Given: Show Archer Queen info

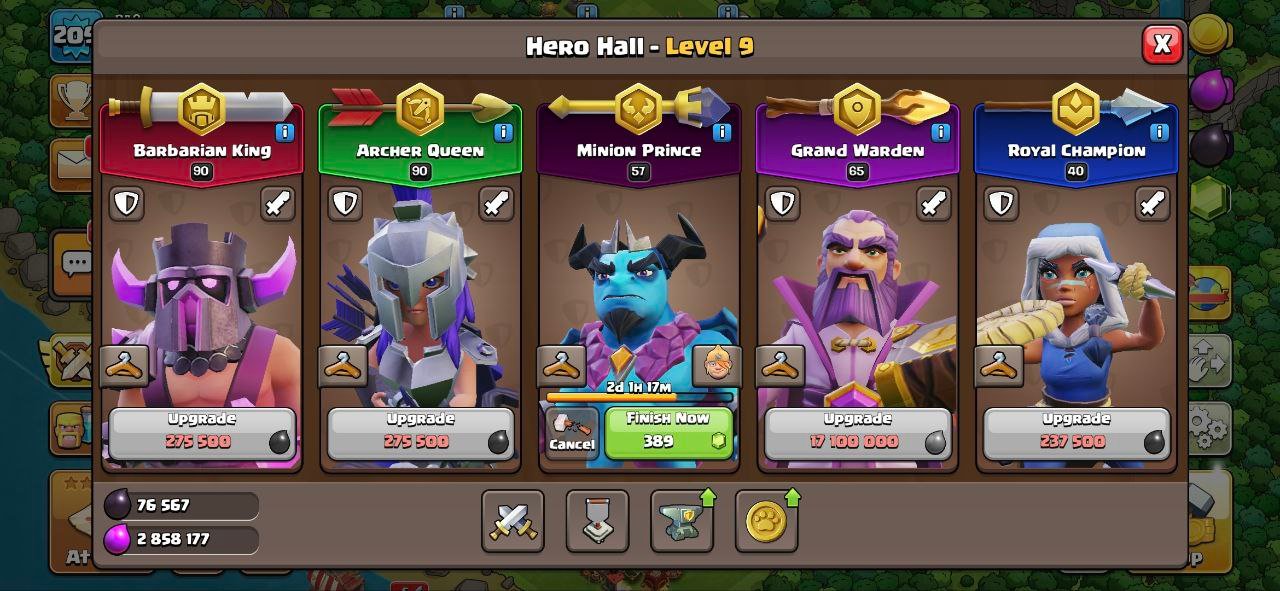Looking at the screenshot, I should tap(503, 132).
